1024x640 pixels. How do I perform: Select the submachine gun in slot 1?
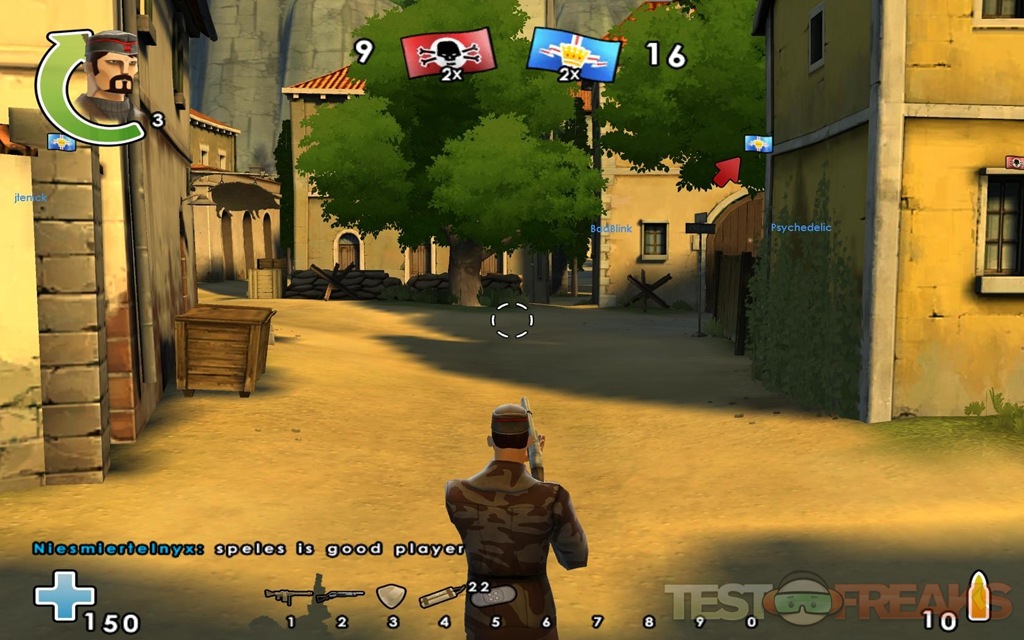pos(288,597)
